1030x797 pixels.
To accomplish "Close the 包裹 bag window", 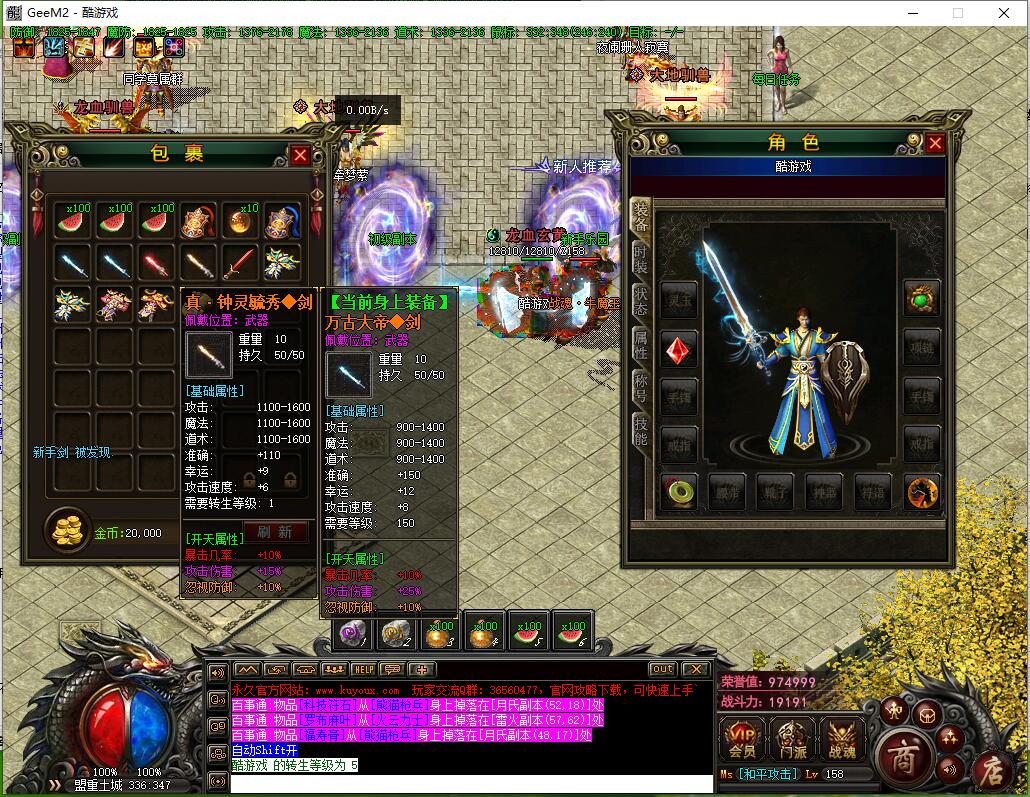I will click(x=300, y=155).
